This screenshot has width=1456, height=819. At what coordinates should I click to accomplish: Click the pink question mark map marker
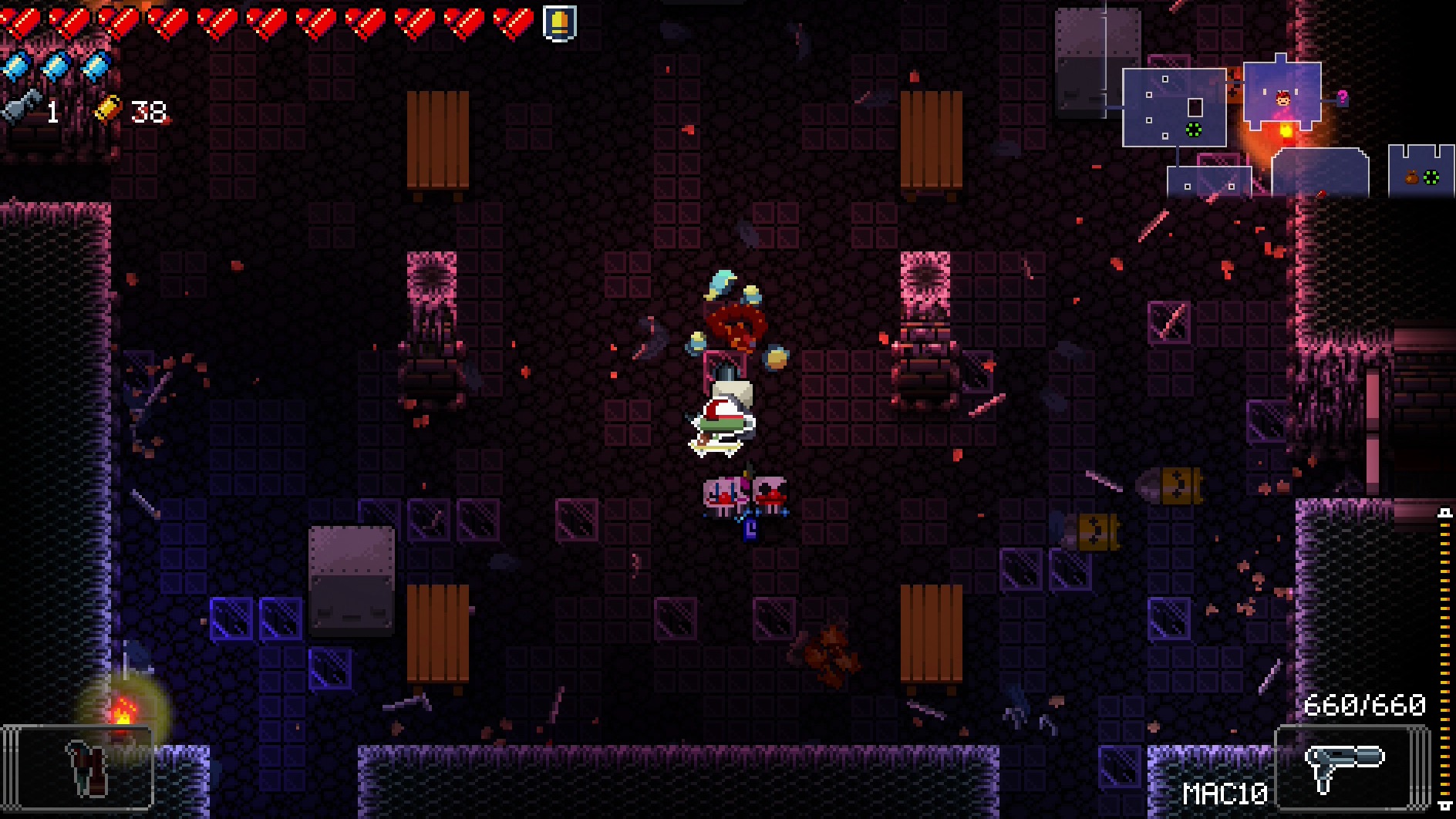click(1343, 97)
